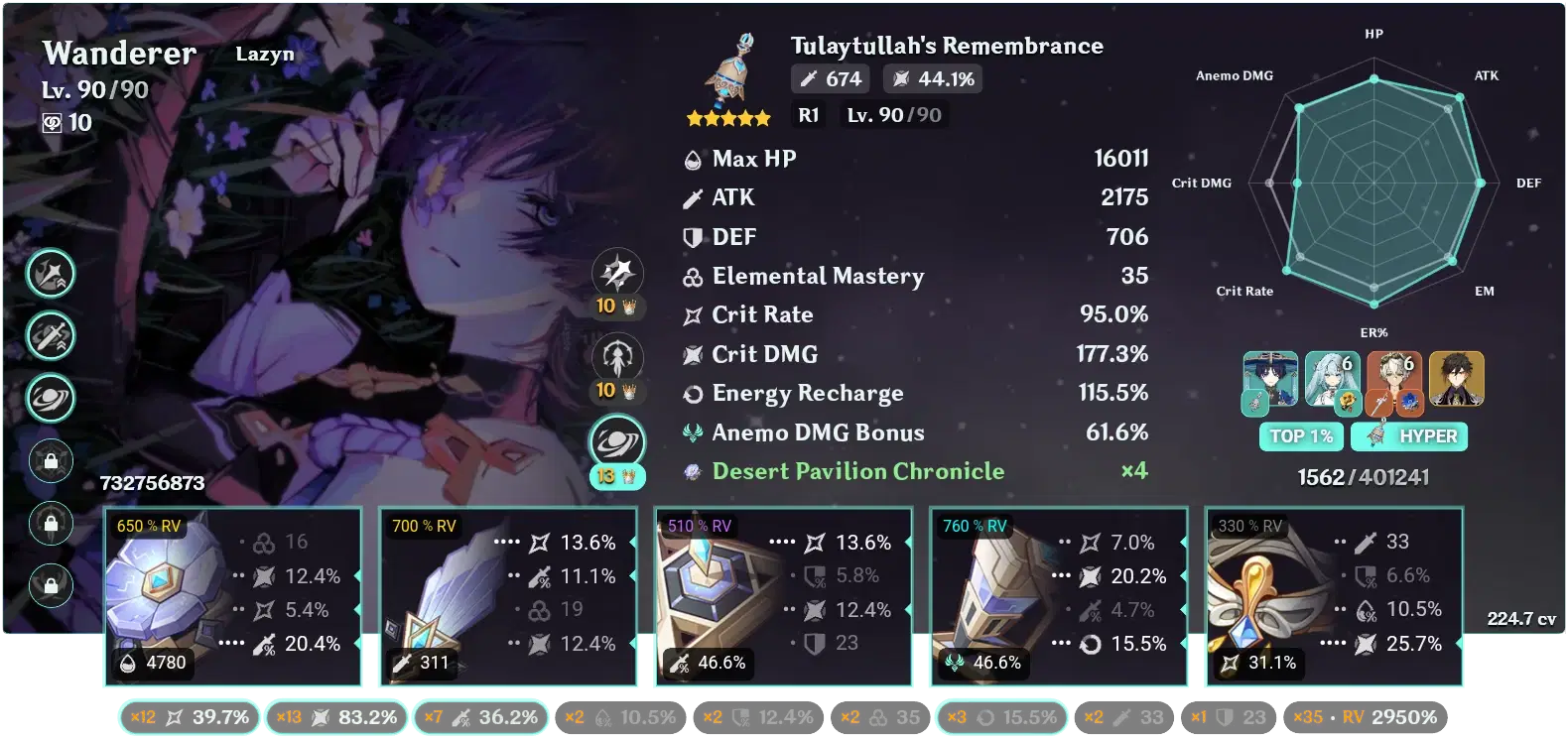Toggle the topmost lock in the left sidebar
This screenshot has width=1568, height=741.
coord(51,461)
